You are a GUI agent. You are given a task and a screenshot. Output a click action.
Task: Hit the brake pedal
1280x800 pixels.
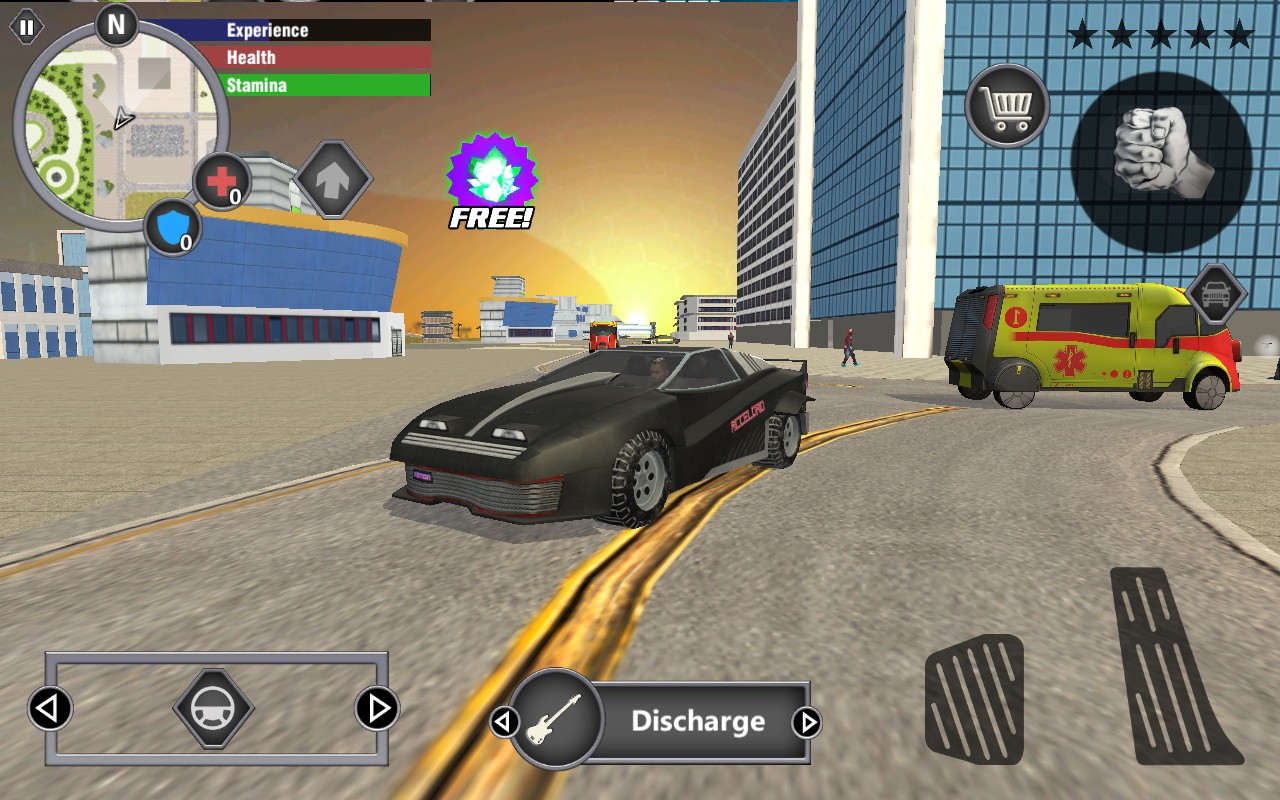click(x=973, y=698)
